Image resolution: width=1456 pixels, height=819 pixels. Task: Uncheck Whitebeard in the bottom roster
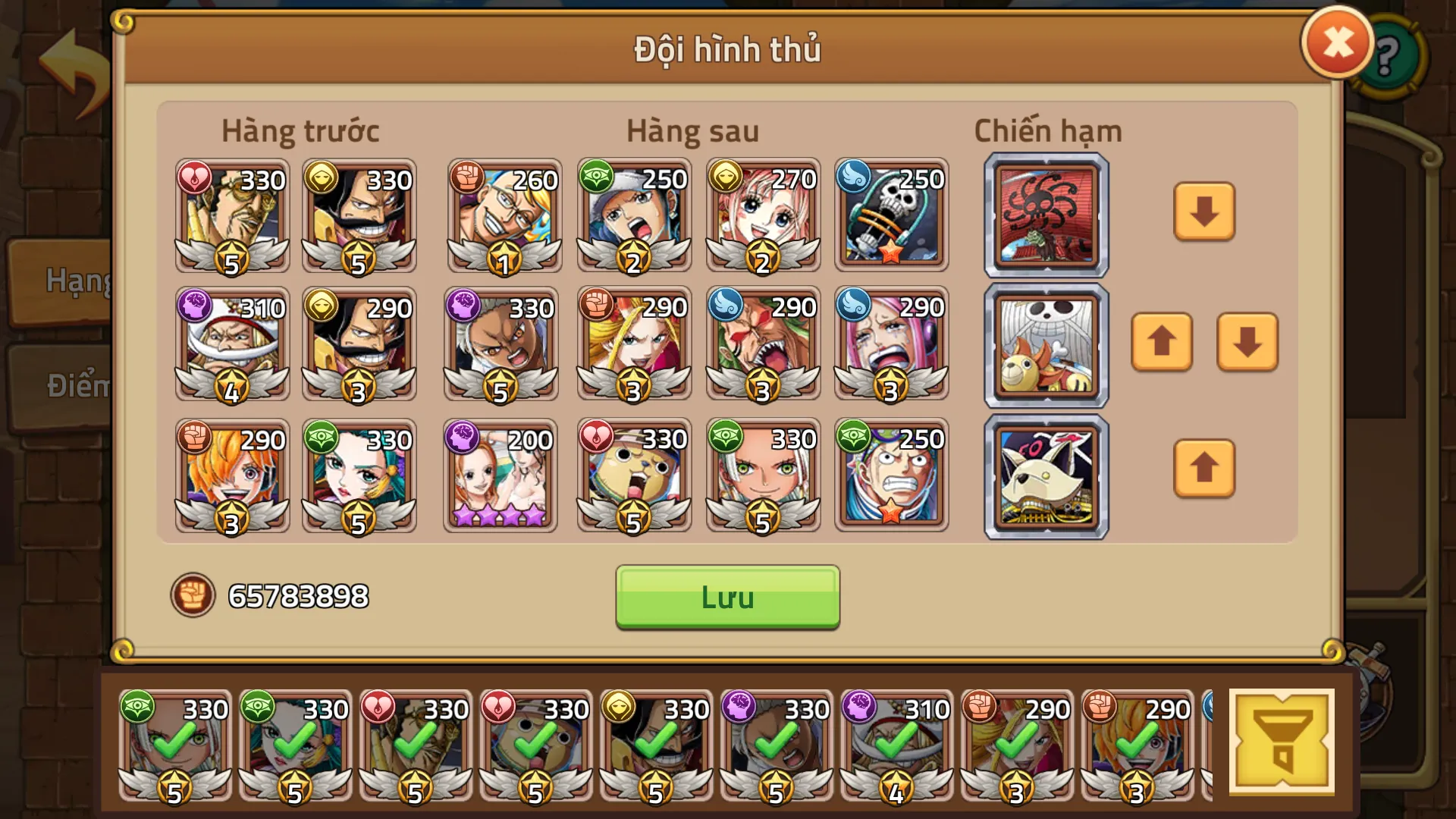coord(896,747)
